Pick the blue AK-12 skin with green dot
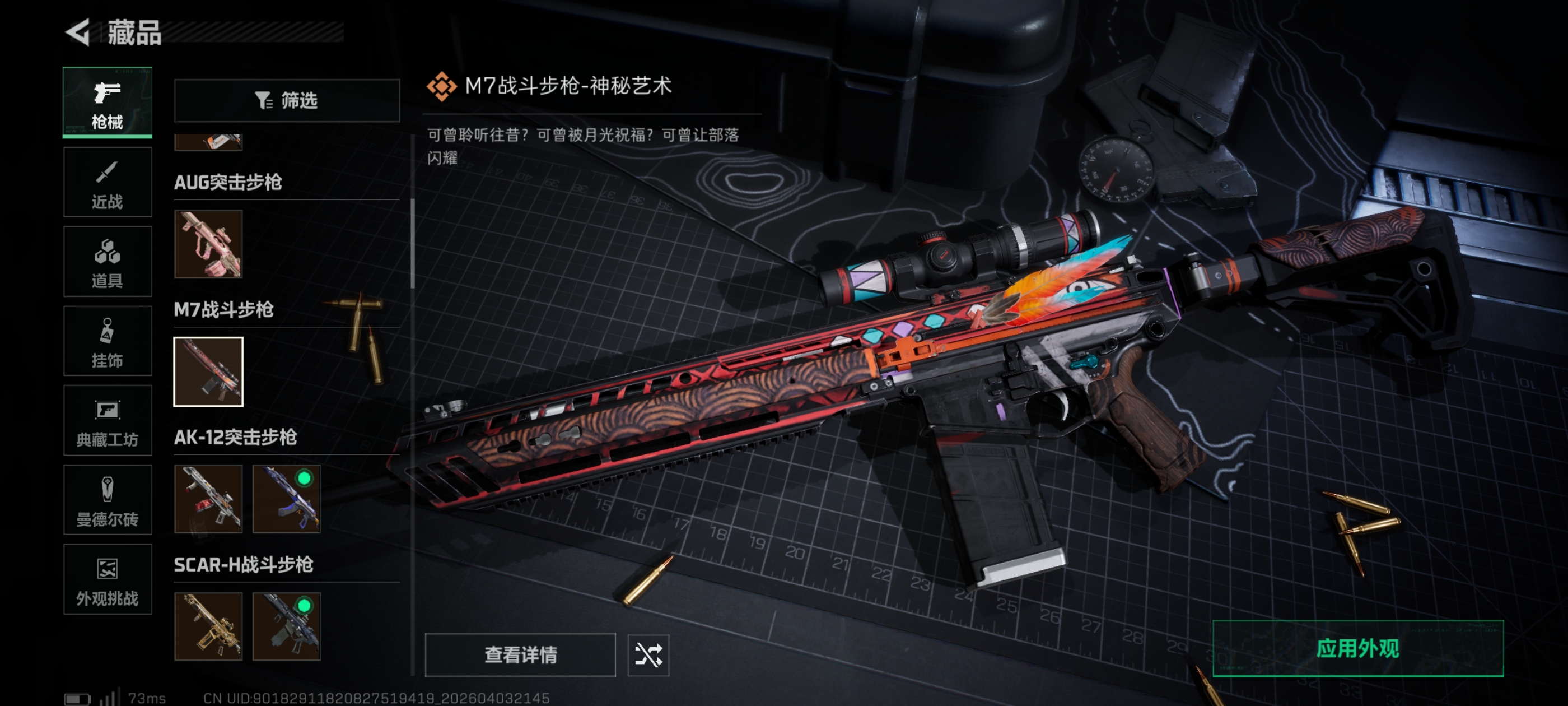Screen dimensions: 1568x706 pyautogui.click(x=286, y=499)
